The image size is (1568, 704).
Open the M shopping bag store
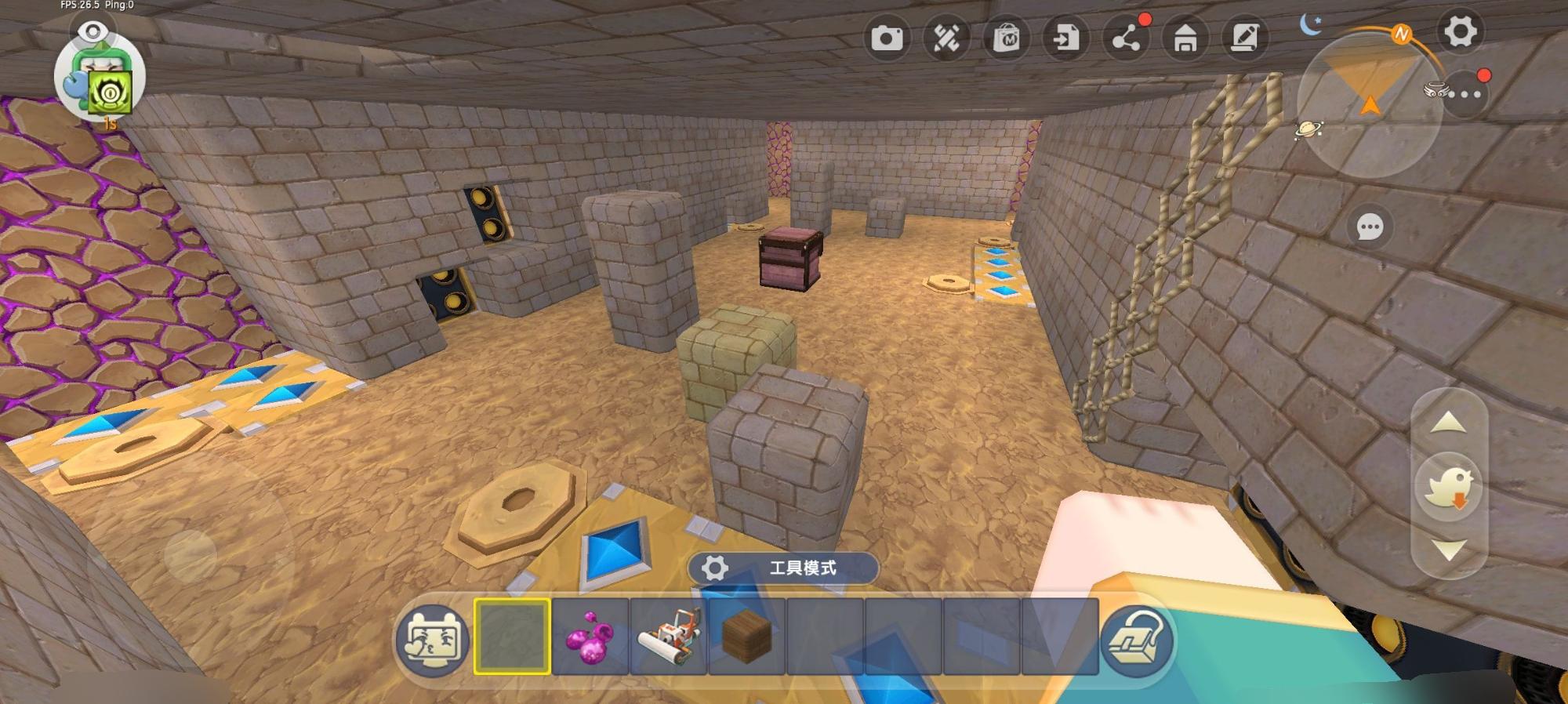click(1006, 38)
